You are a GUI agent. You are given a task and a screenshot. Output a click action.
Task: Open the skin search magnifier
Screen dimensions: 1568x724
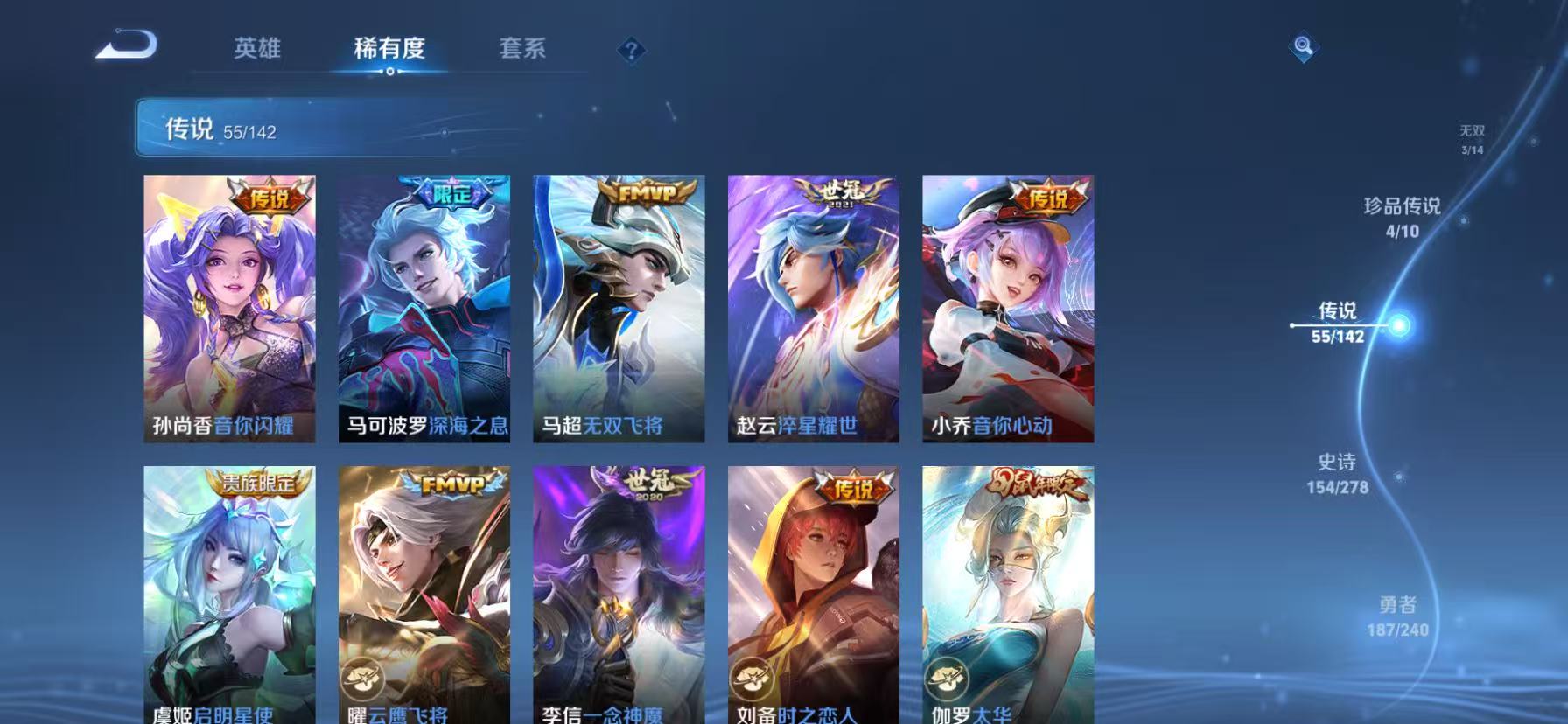click(1303, 48)
